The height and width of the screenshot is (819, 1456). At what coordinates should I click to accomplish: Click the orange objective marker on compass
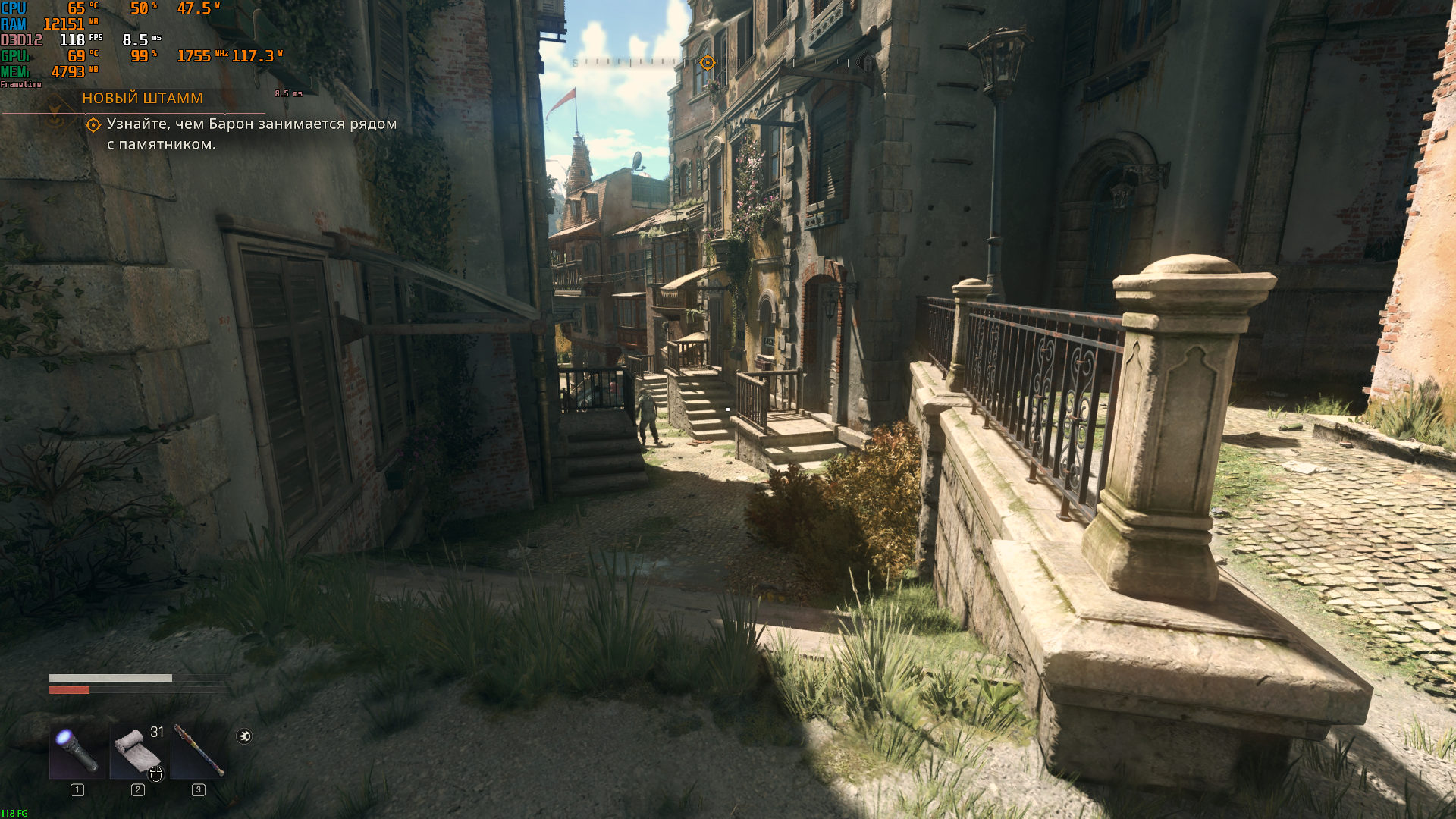(x=708, y=63)
